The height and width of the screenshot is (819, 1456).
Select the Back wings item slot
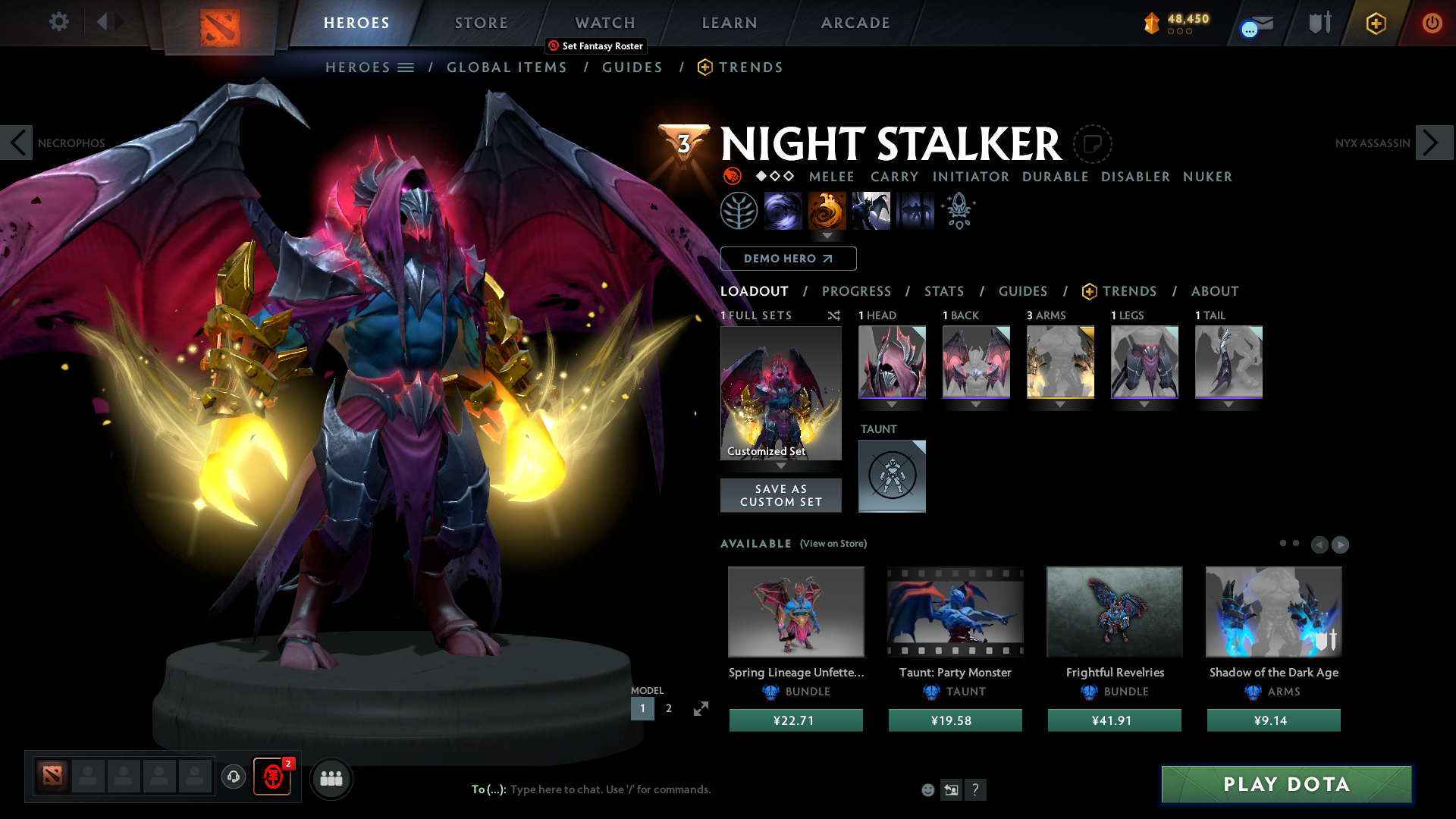click(x=976, y=362)
